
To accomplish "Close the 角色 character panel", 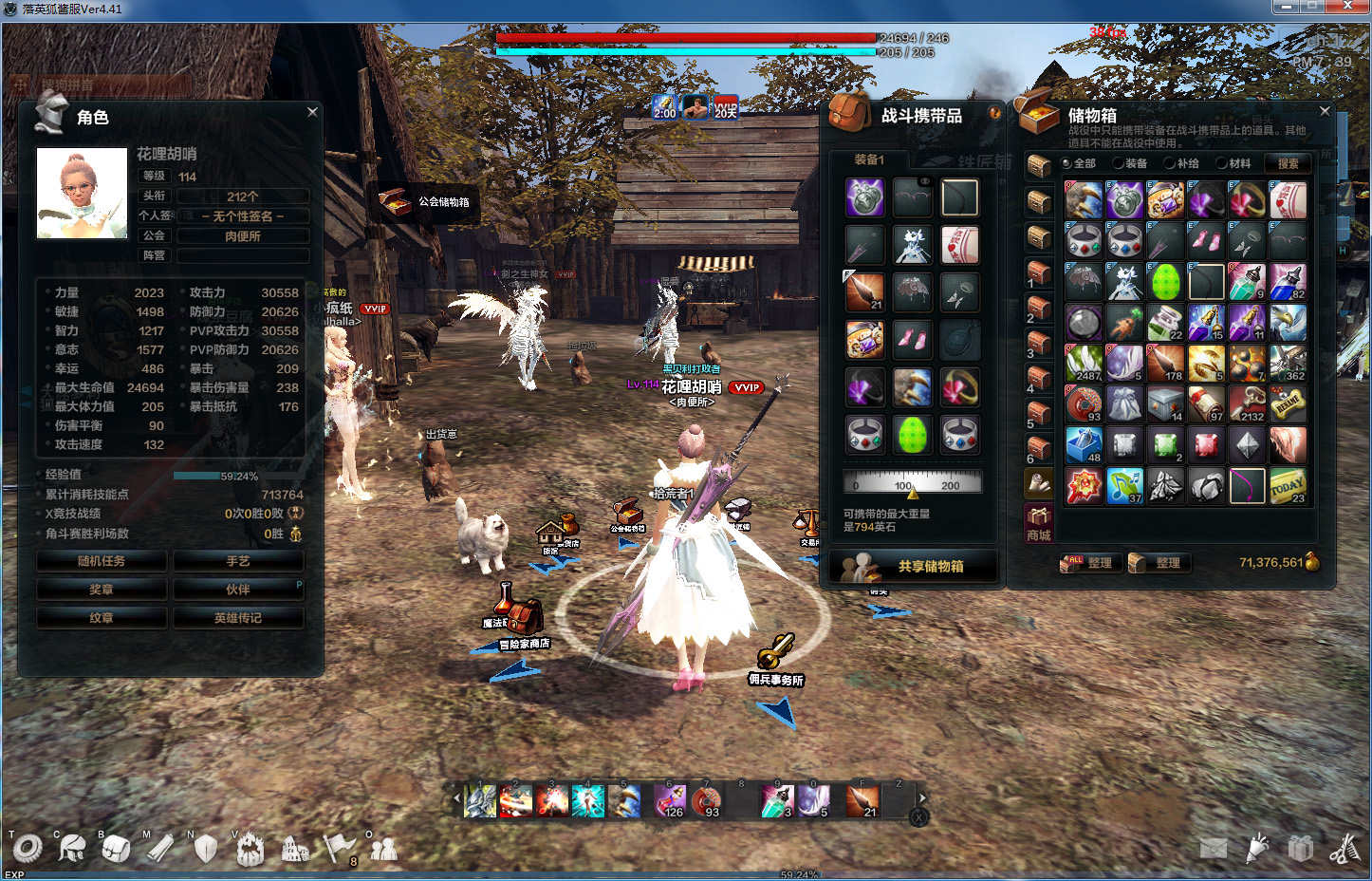I will pyautogui.click(x=312, y=112).
